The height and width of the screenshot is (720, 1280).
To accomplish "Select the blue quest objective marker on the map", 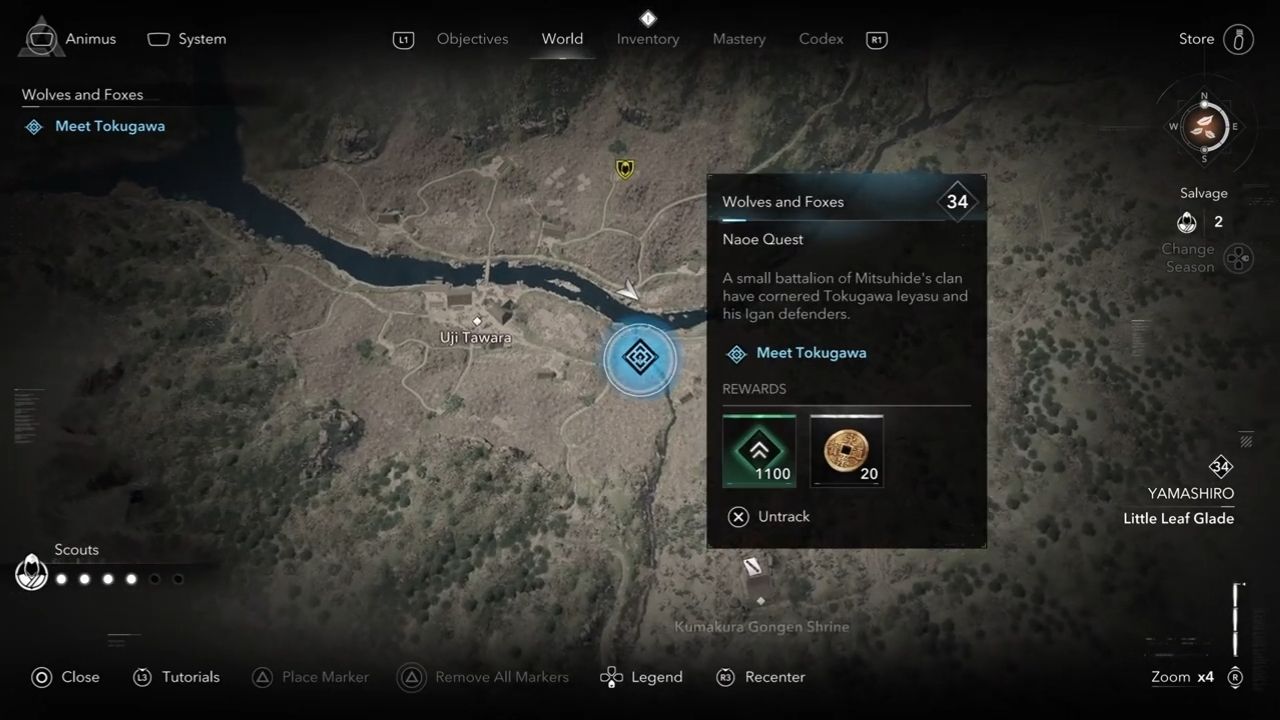I will [x=640, y=360].
